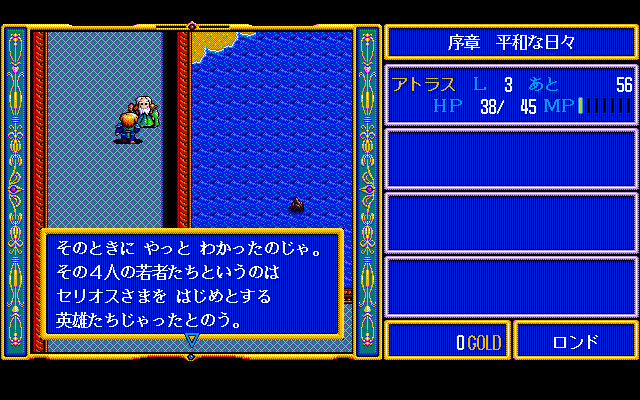Select the アトラス party member panel
The image size is (640, 400).
511,94
